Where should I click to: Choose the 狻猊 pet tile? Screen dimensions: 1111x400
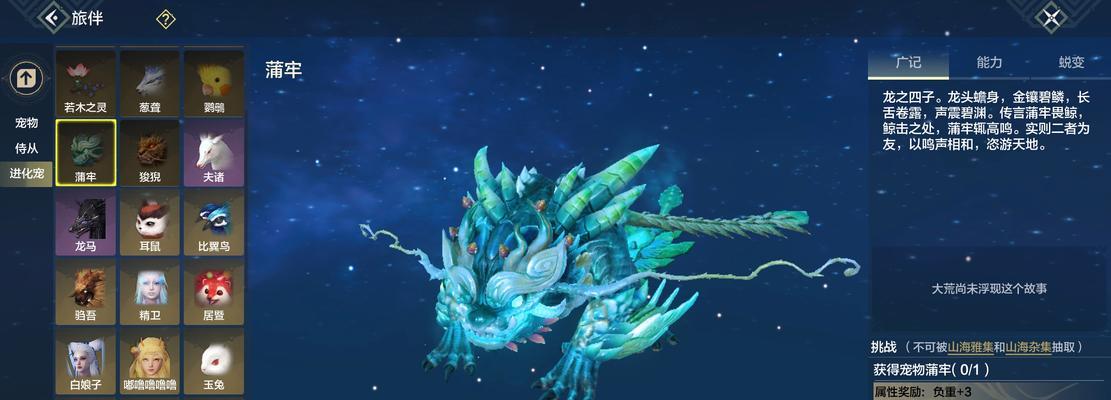coord(149,152)
